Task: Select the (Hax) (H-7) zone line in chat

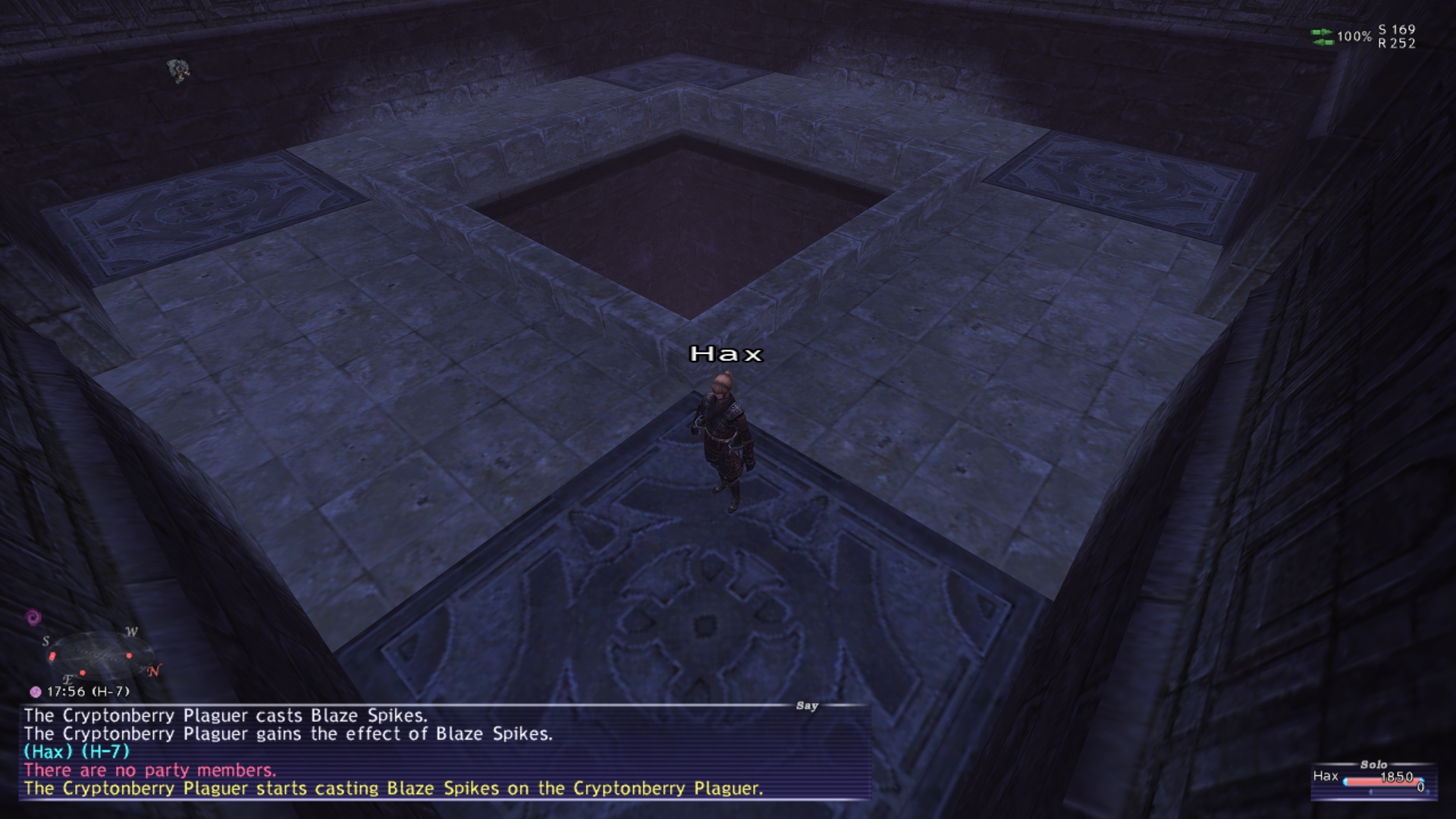Action: (76, 753)
